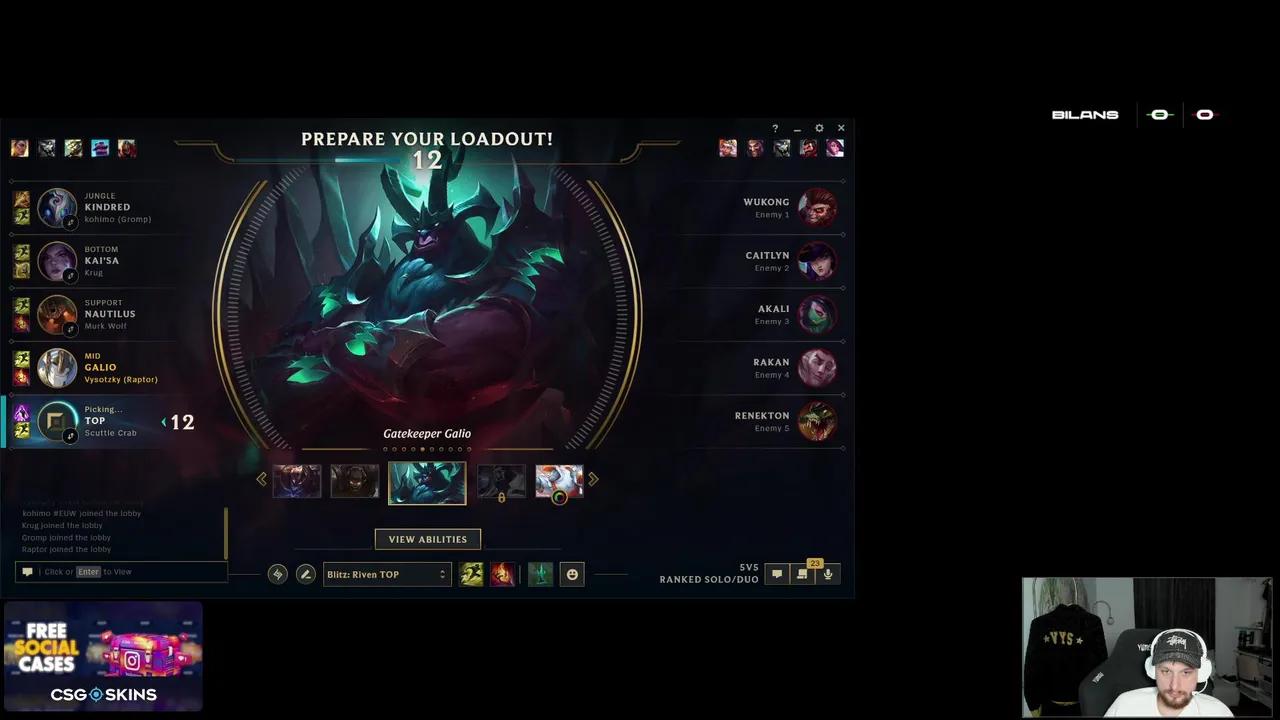This screenshot has height=720, width=1280.
Task: Open the League client settings gear
Action: point(819,129)
